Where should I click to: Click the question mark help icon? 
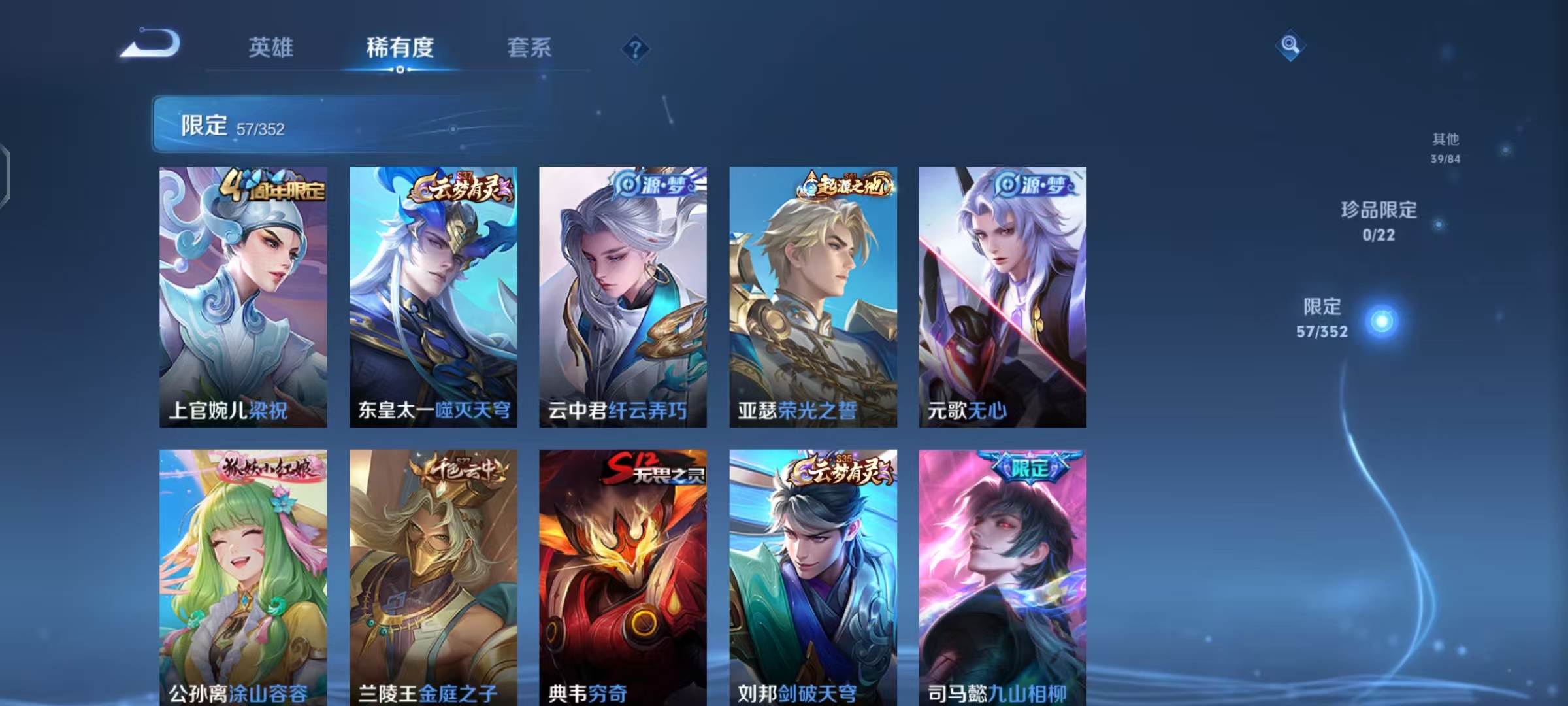tap(637, 46)
